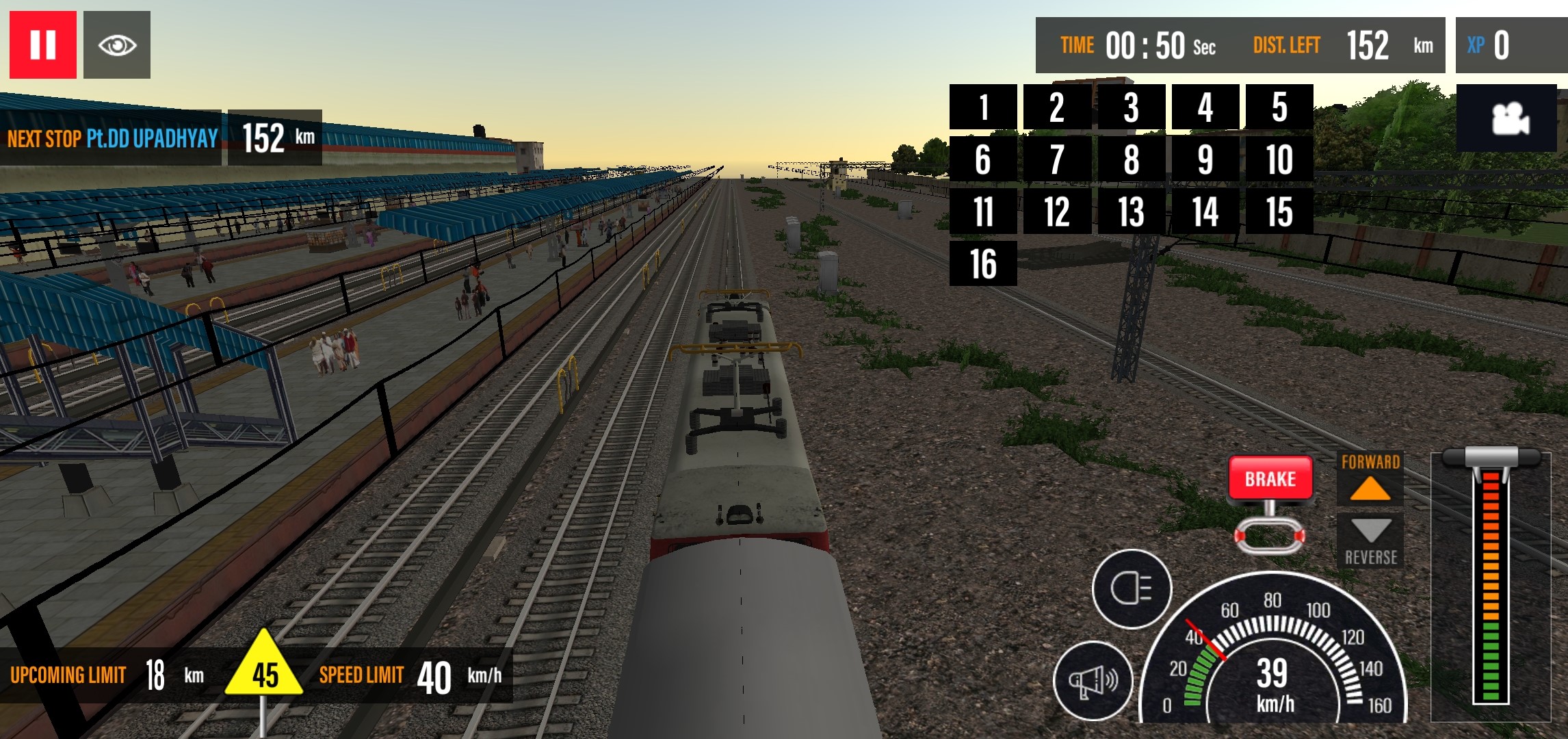1568x739 pixels.
Task: Switch direction to REVERSE
Action: (1370, 541)
